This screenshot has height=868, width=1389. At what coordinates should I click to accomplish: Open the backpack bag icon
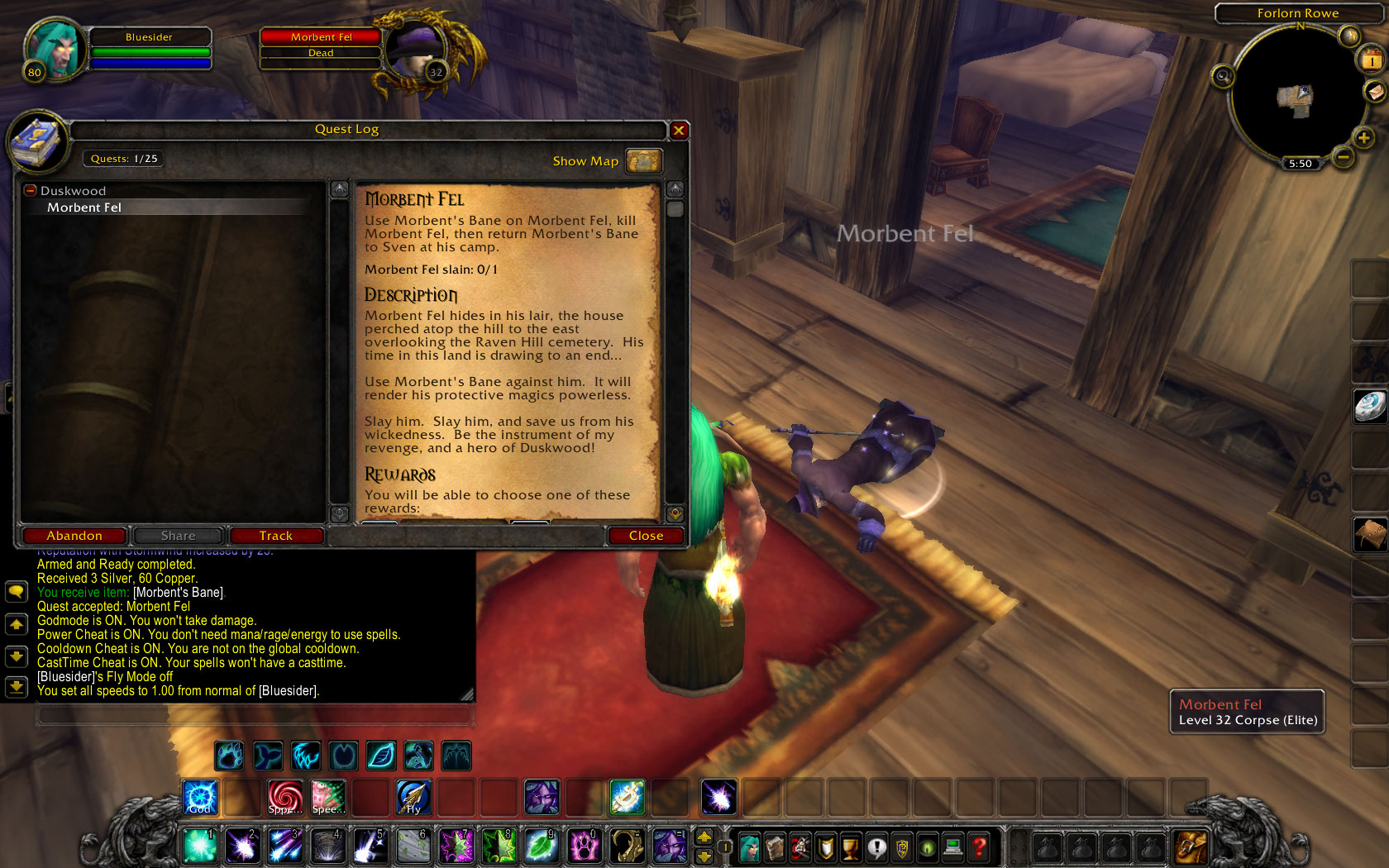[x=1191, y=847]
